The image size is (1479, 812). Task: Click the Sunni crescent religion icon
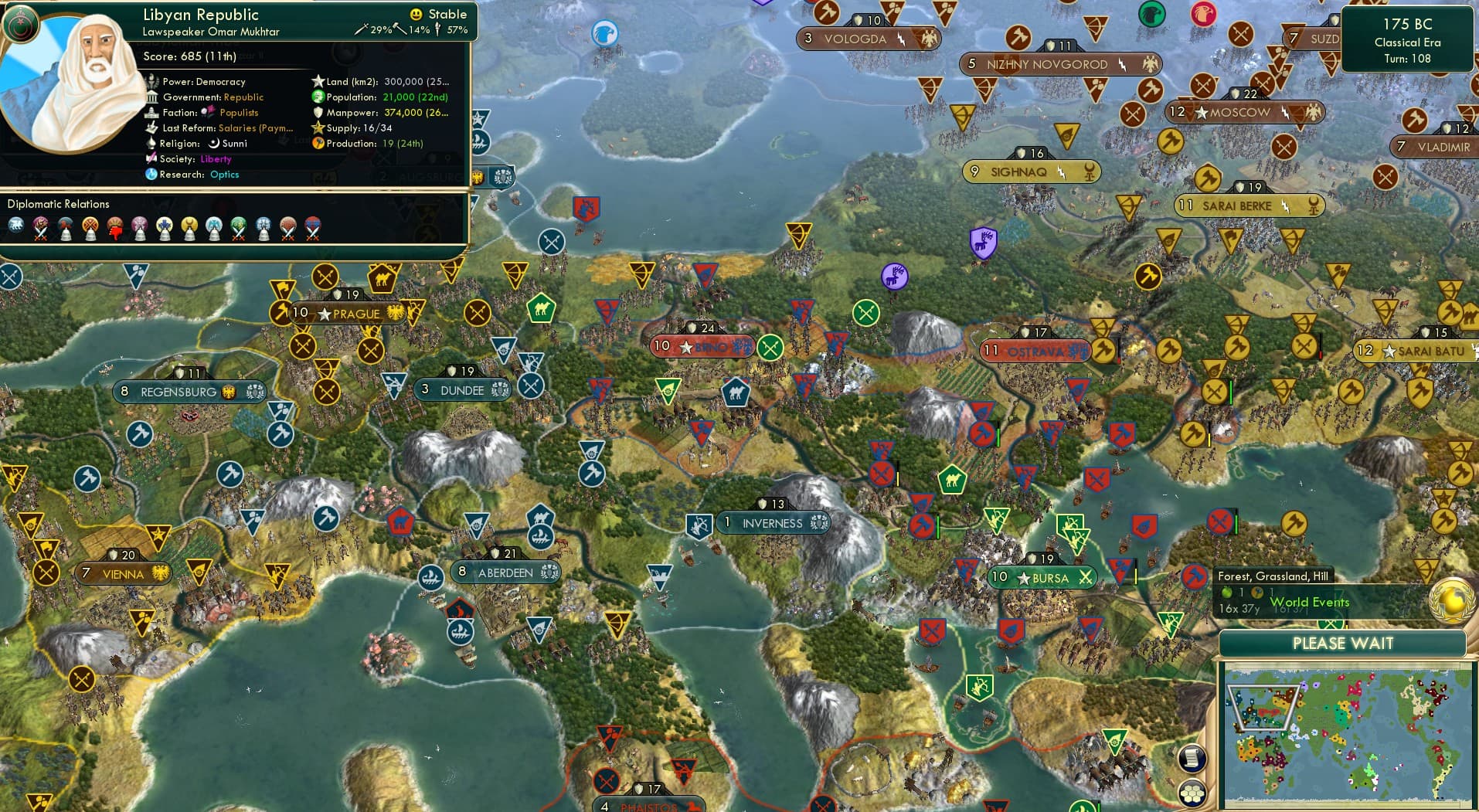tap(215, 144)
